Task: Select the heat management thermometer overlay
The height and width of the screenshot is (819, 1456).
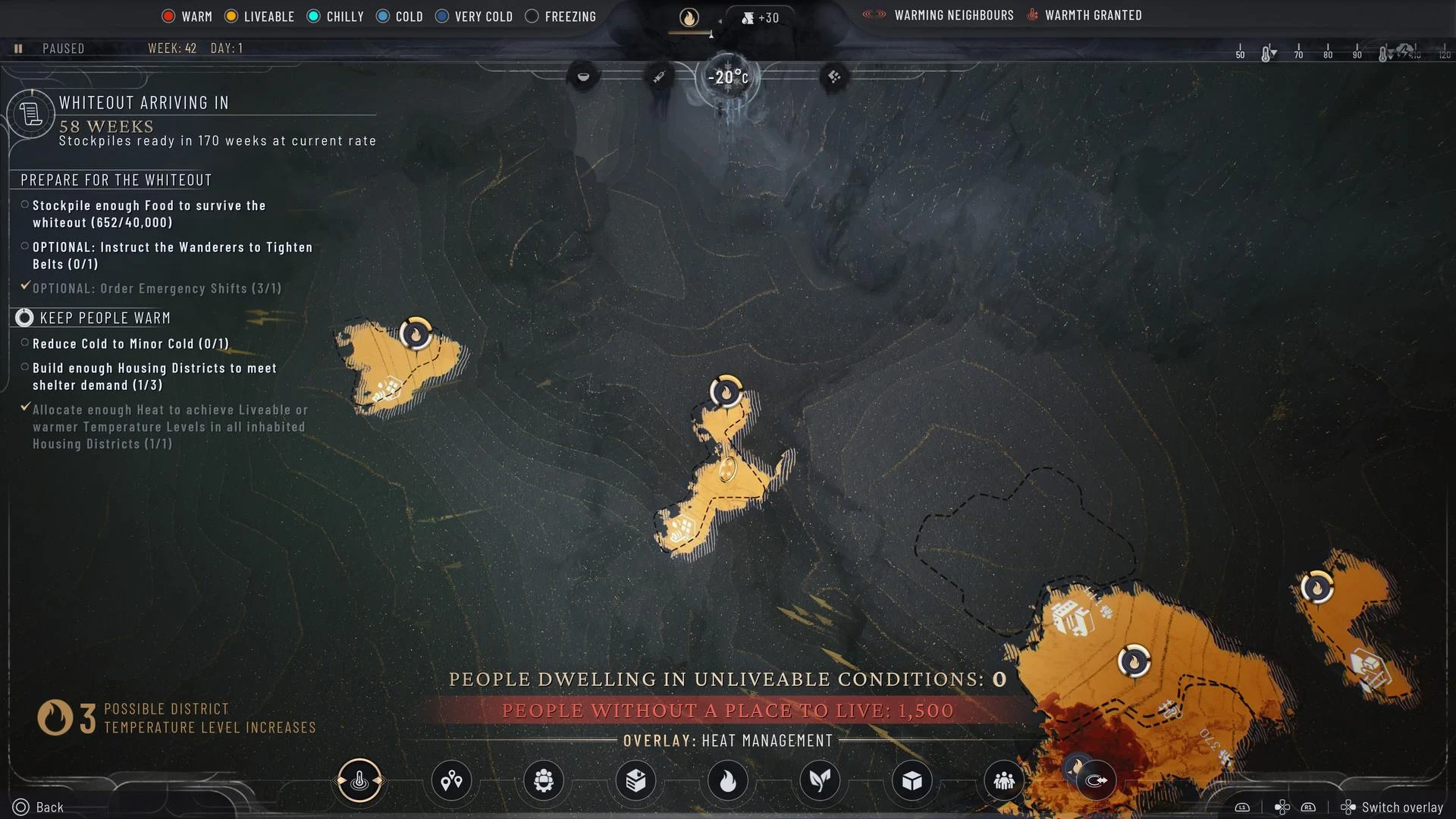Action: tap(359, 780)
